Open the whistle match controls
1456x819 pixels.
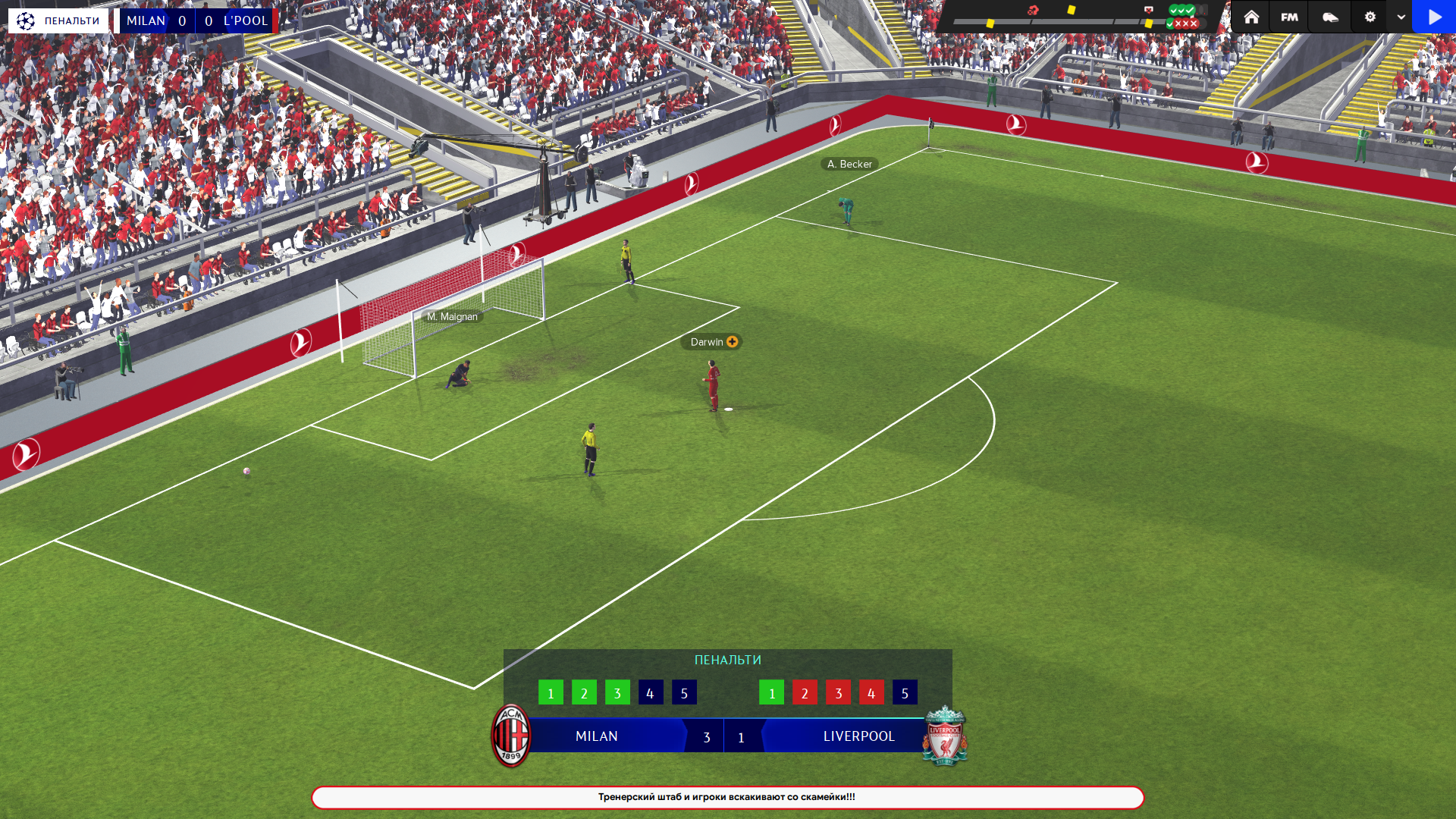[1330, 17]
